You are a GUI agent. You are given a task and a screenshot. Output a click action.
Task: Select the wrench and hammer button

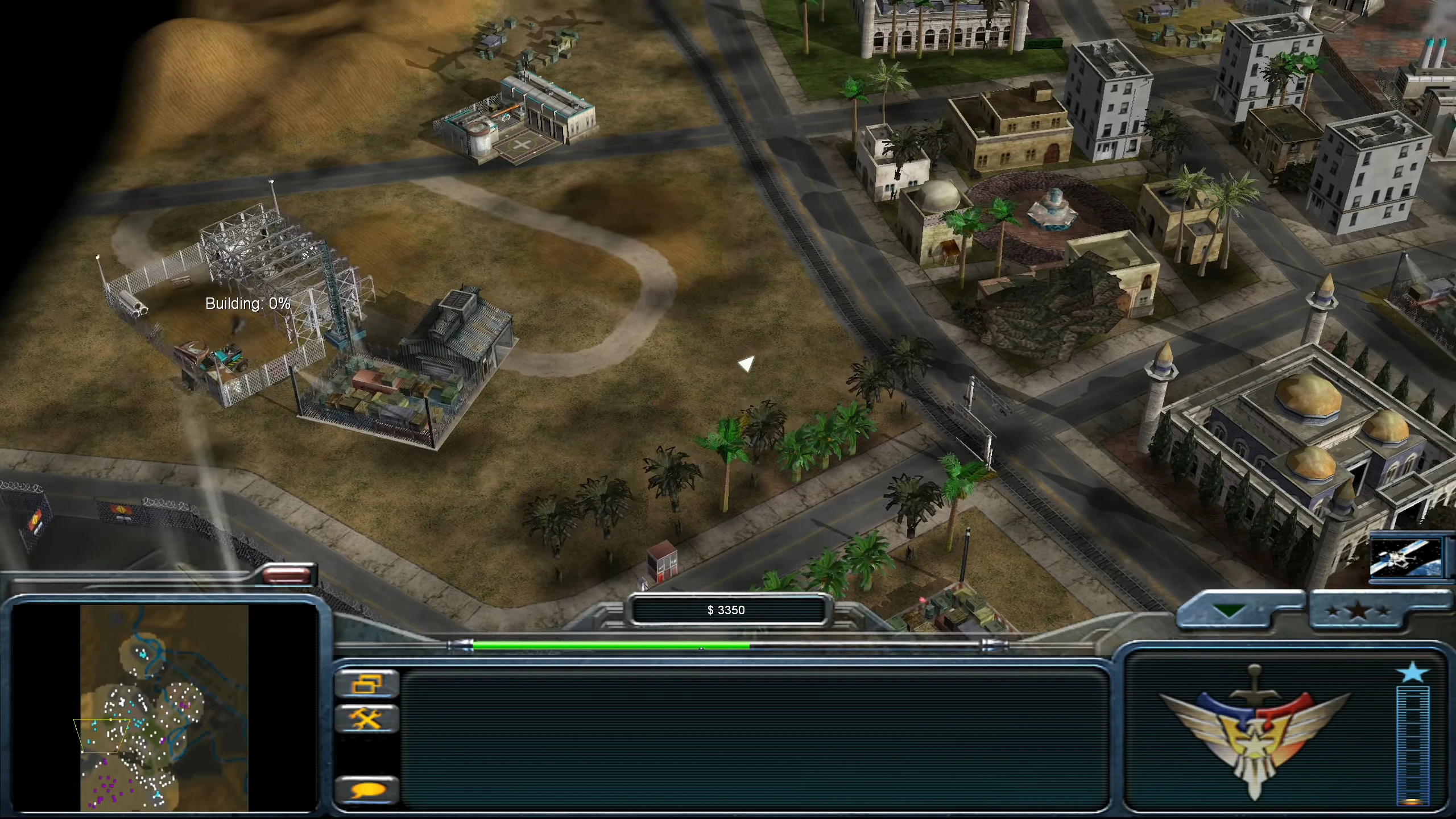click(x=367, y=719)
